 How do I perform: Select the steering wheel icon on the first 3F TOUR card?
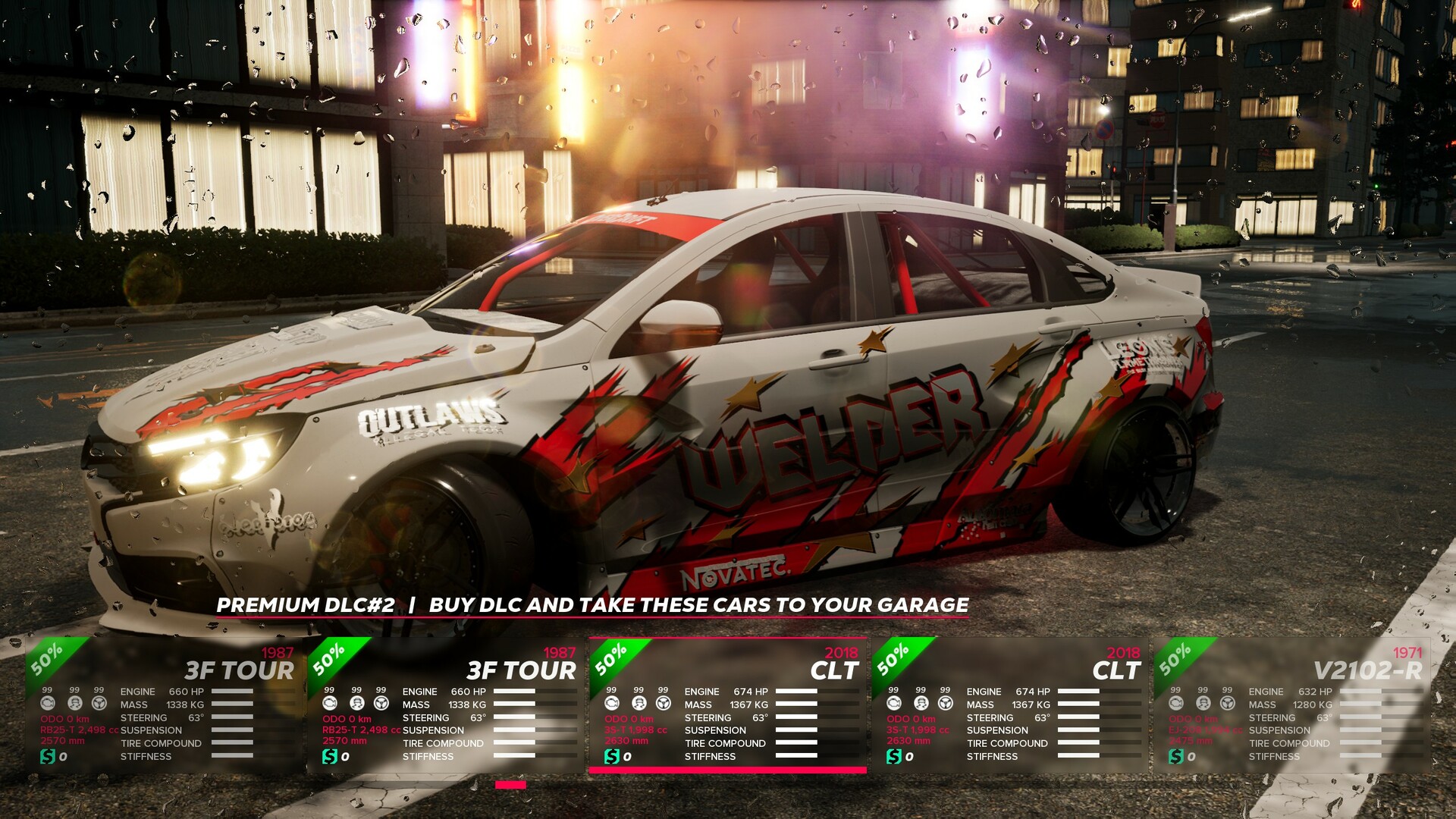(99, 704)
